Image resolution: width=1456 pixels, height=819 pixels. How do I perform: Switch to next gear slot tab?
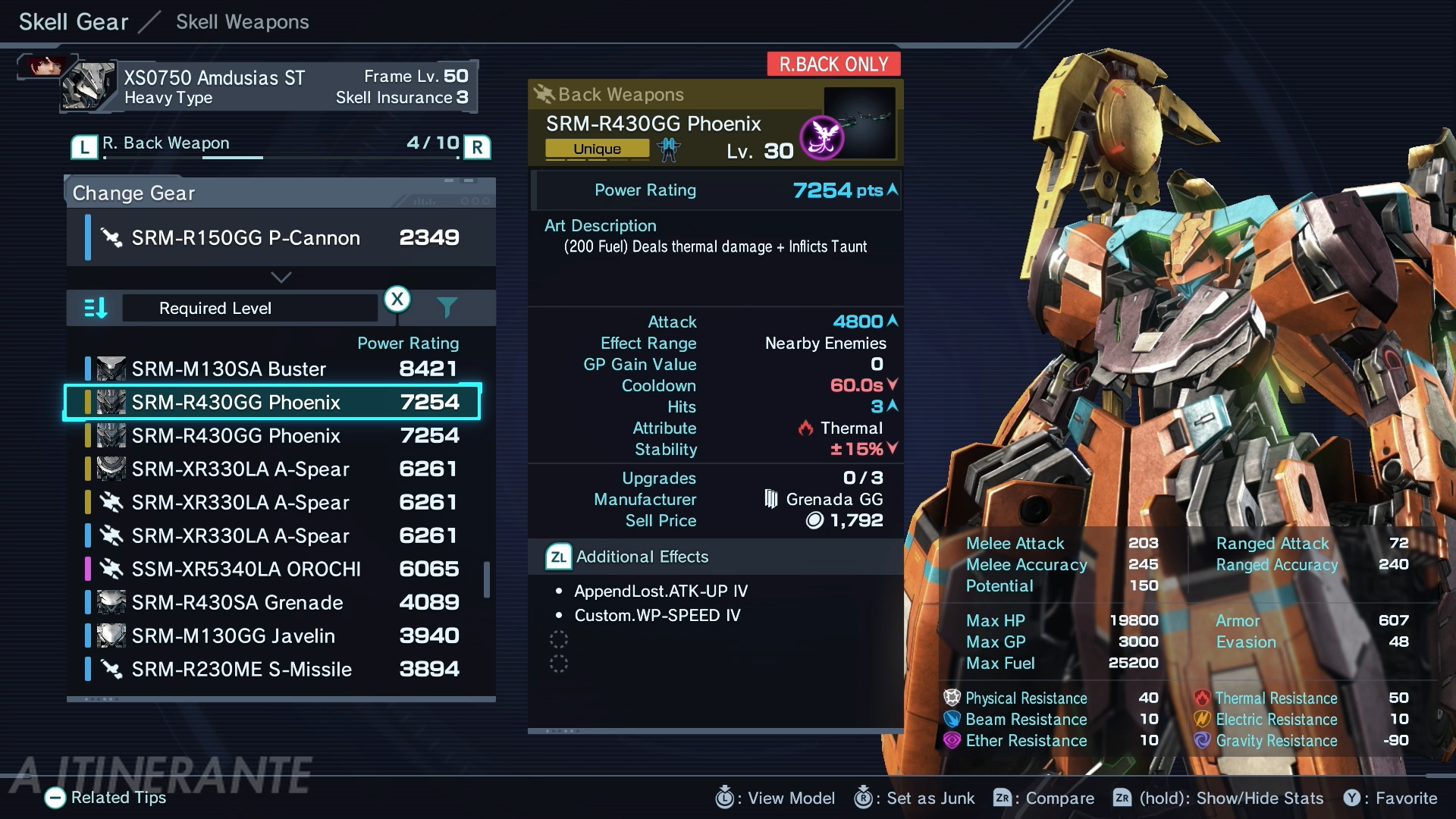click(x=477, y=146)
